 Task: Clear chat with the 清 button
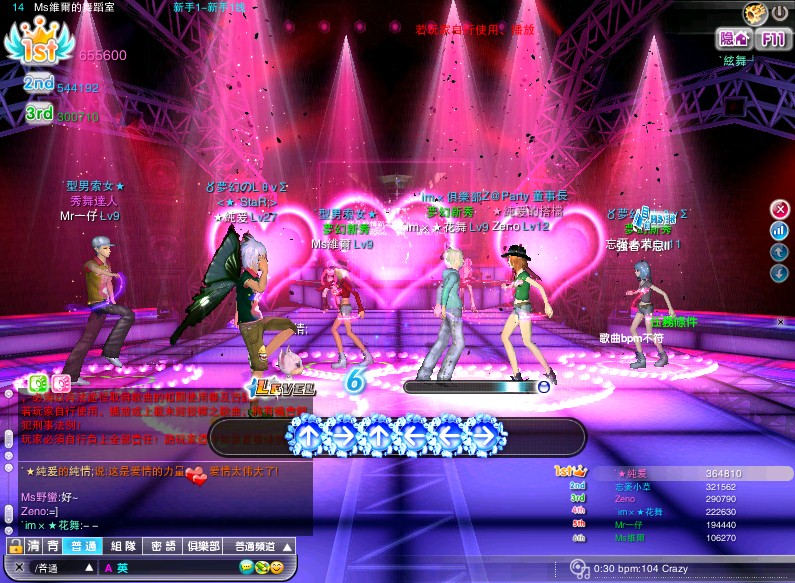[34, 546]
